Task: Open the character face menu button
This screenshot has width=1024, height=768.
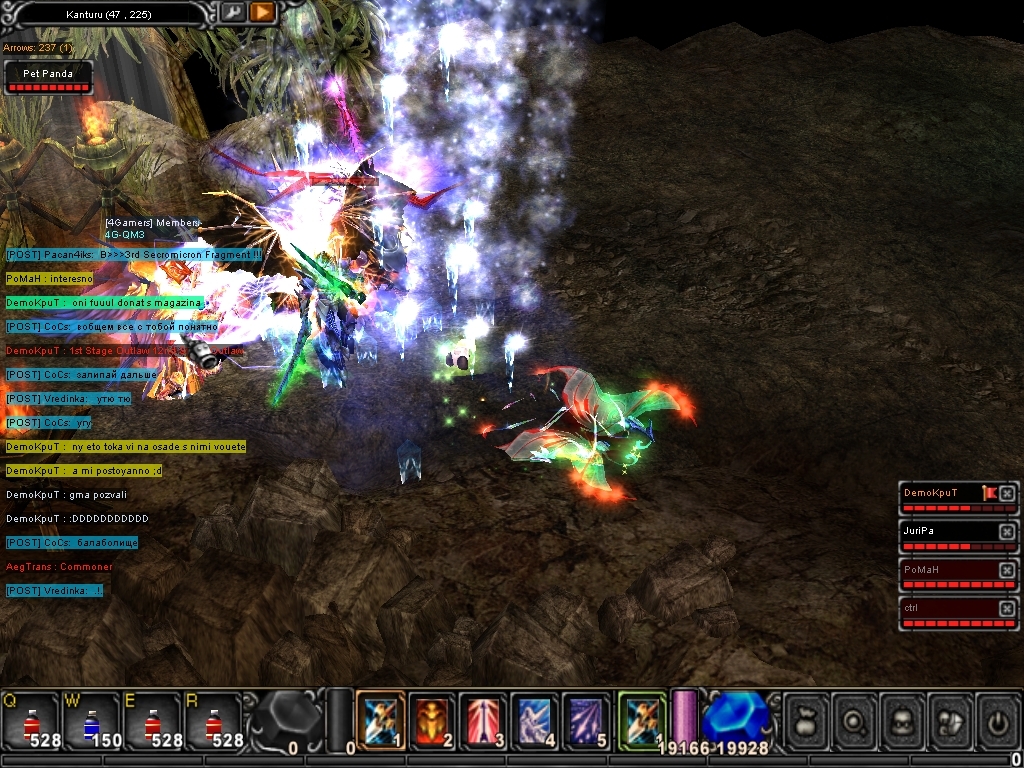Action: (x=902, y=720)
